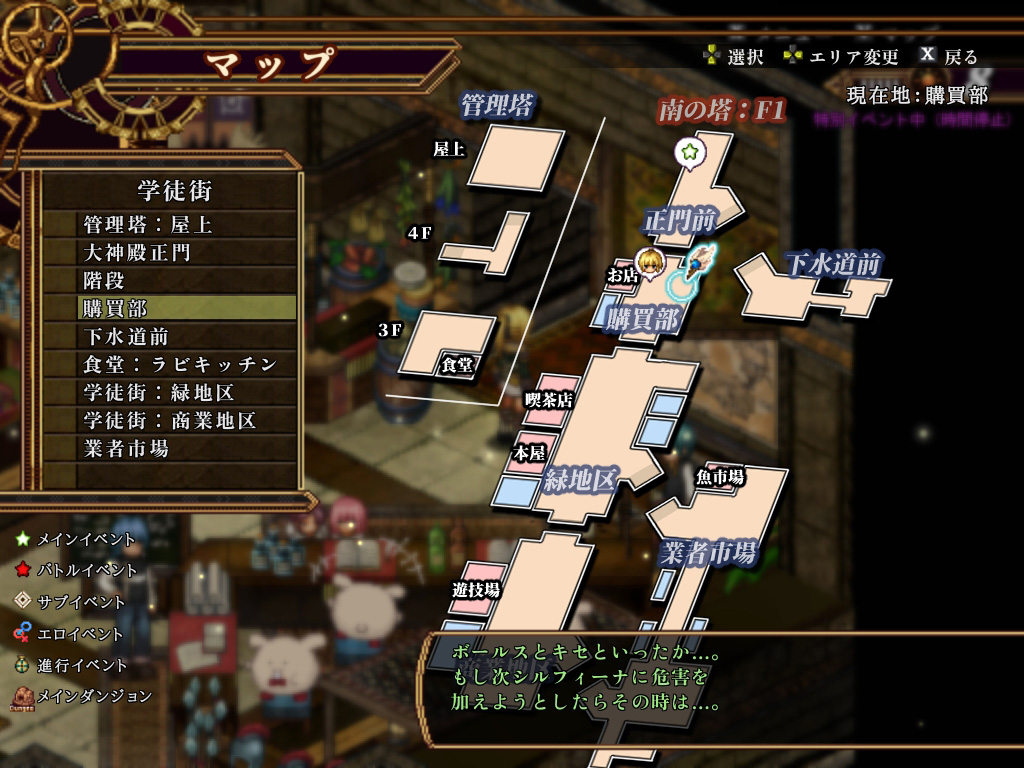
Task: Choose 業者市場 from the location list
Action: coord(126,449)
